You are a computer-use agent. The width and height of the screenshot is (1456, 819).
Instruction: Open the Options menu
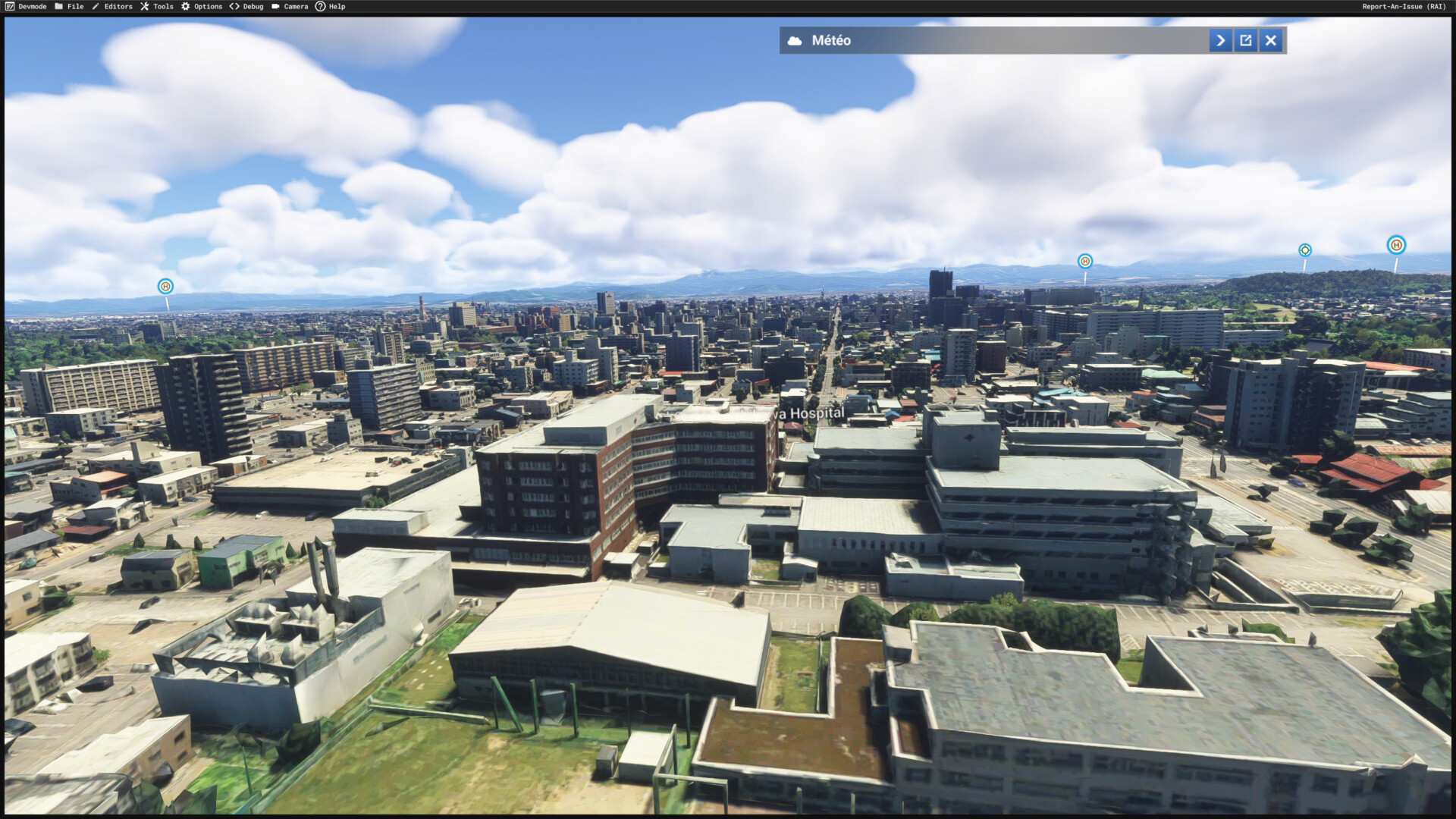tap(202, 6)
